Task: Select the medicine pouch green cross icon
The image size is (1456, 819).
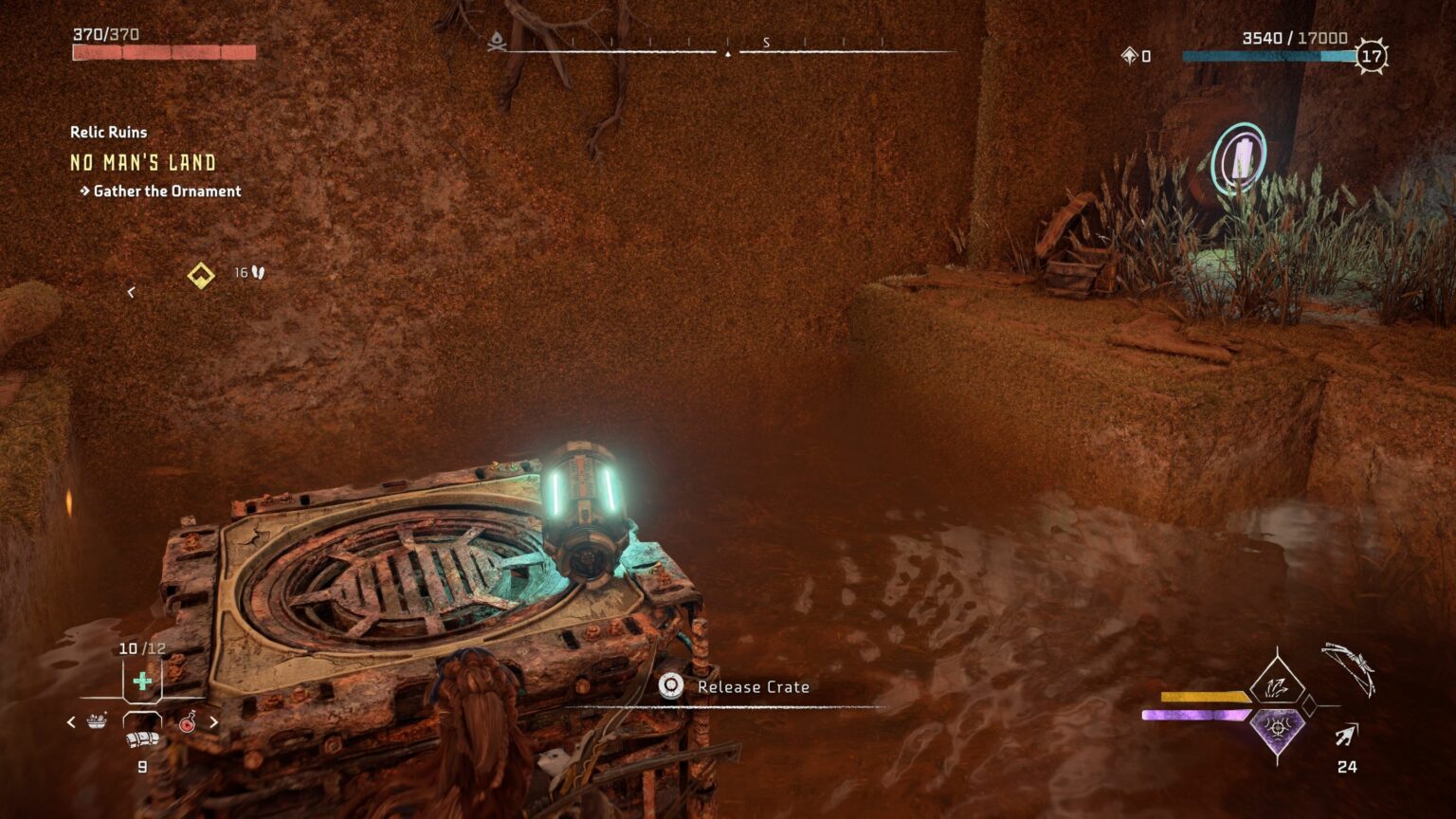Action: point(140,681)
